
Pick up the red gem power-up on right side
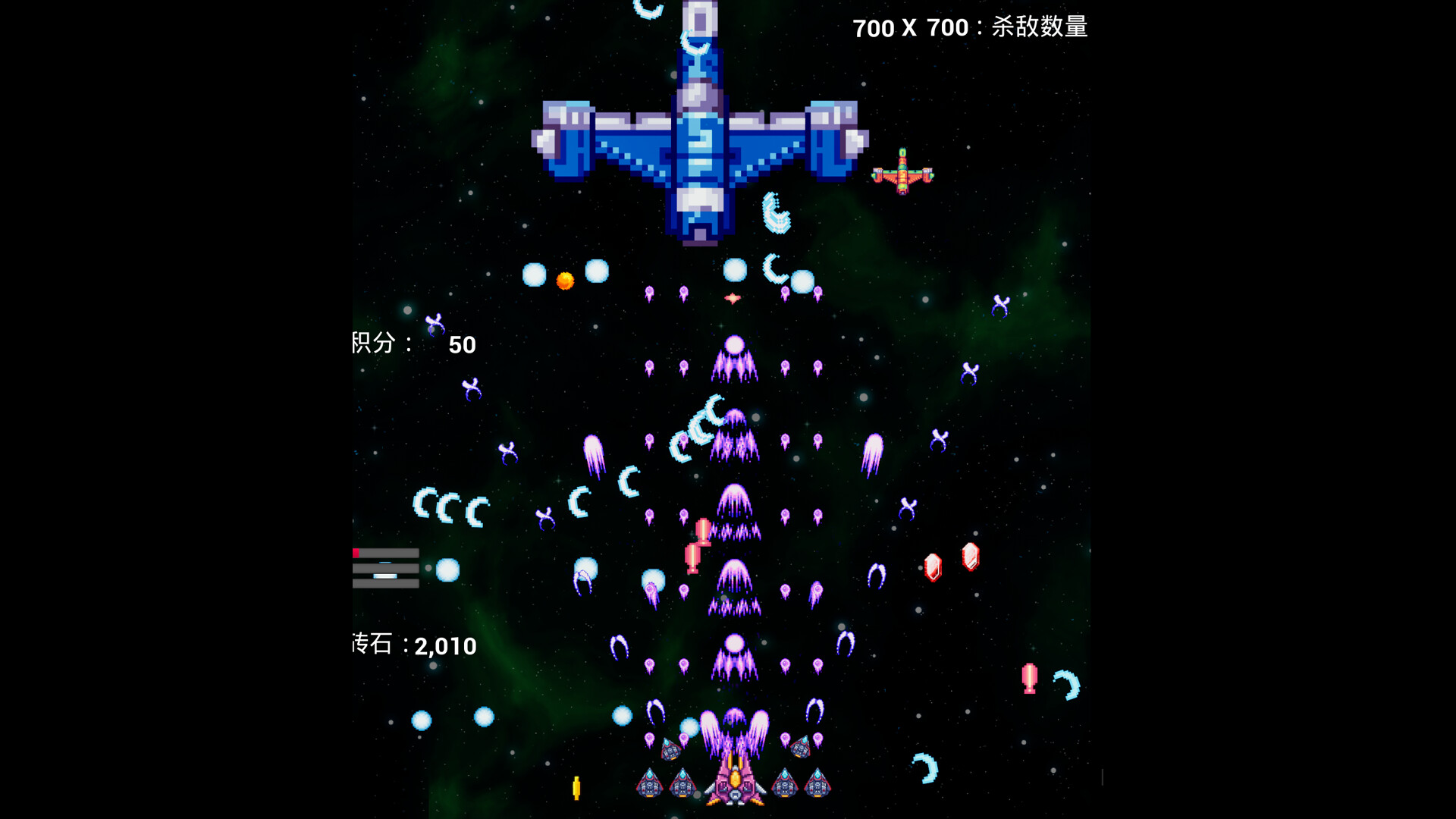point(933,566)
